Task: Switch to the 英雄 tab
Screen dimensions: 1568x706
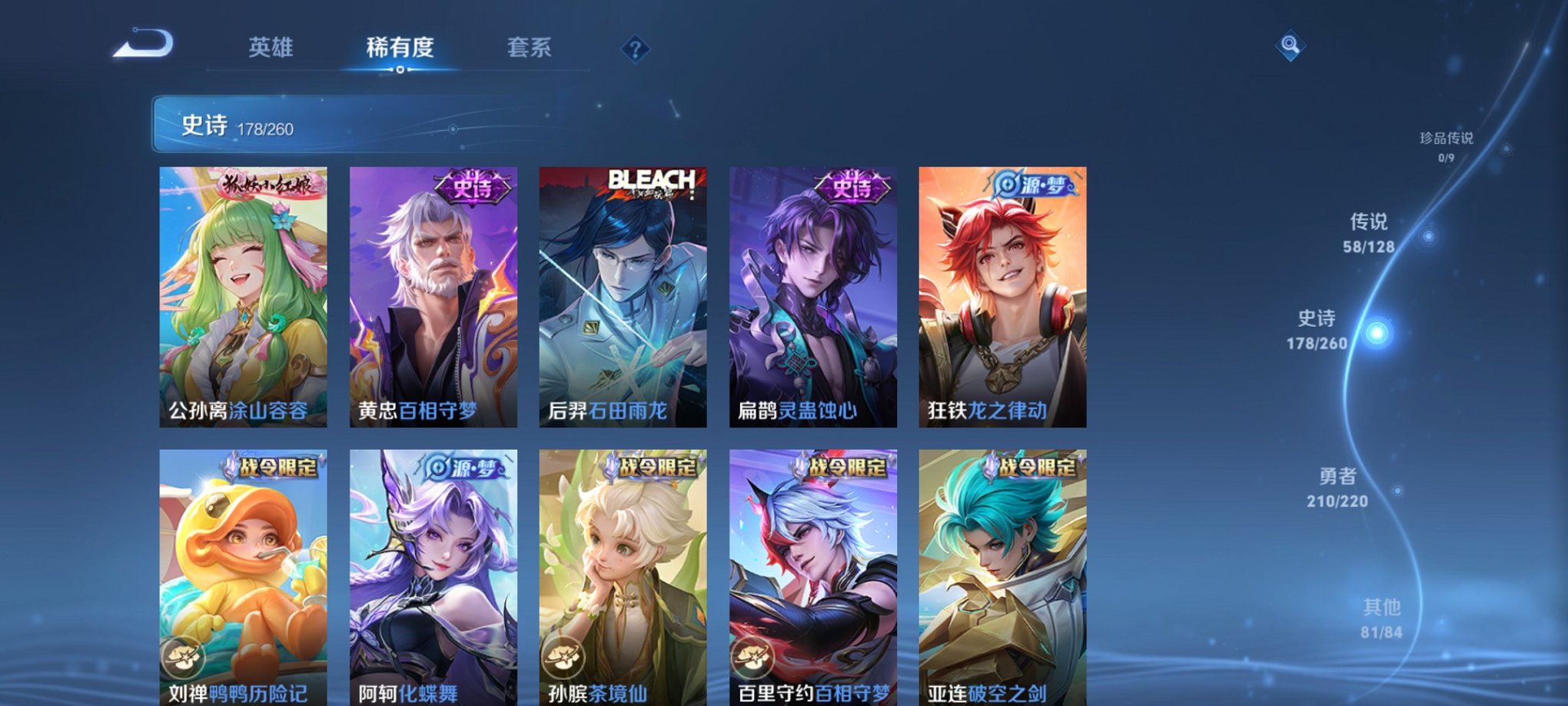Action: [x=271, y=48]
